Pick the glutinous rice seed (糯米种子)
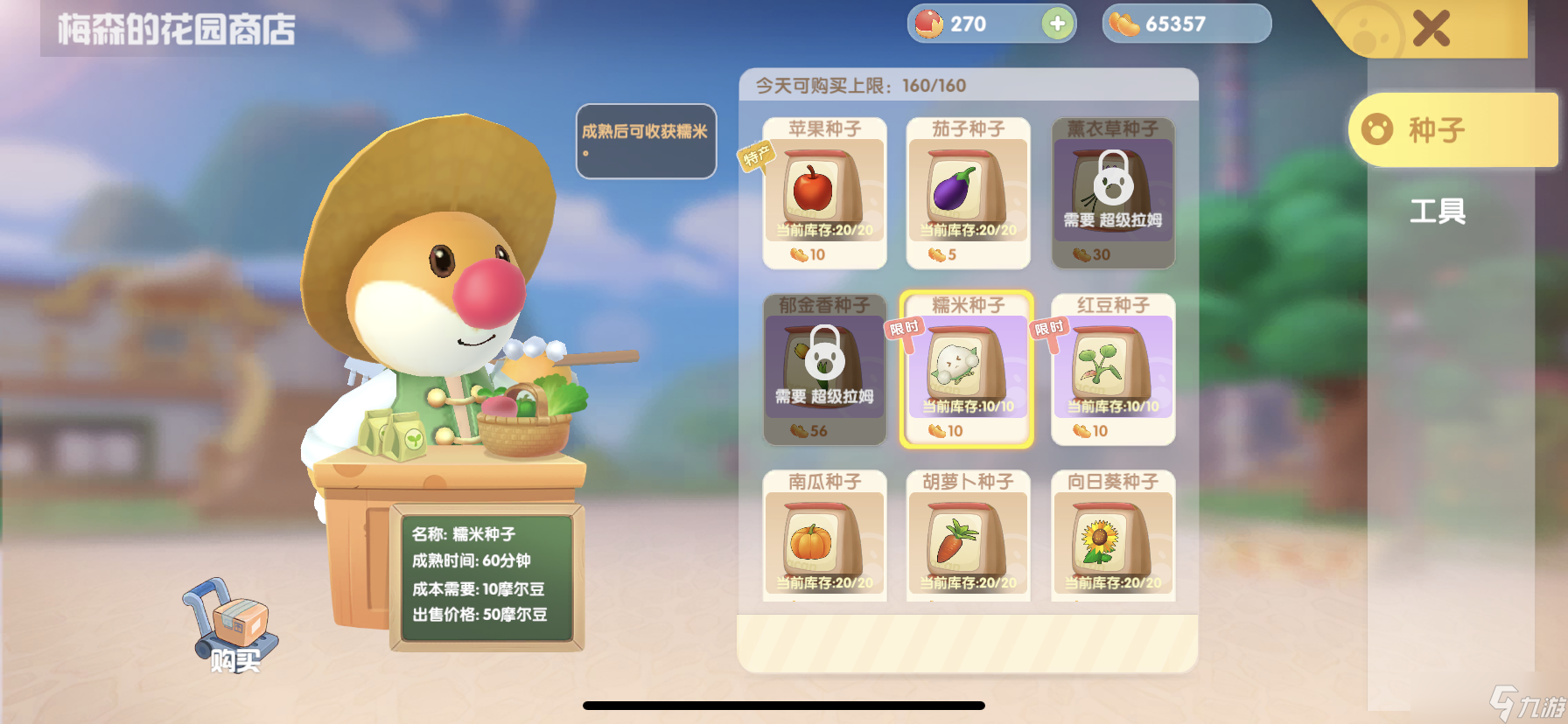This screenshot has height=724, width=1568. tap(967, 369)
